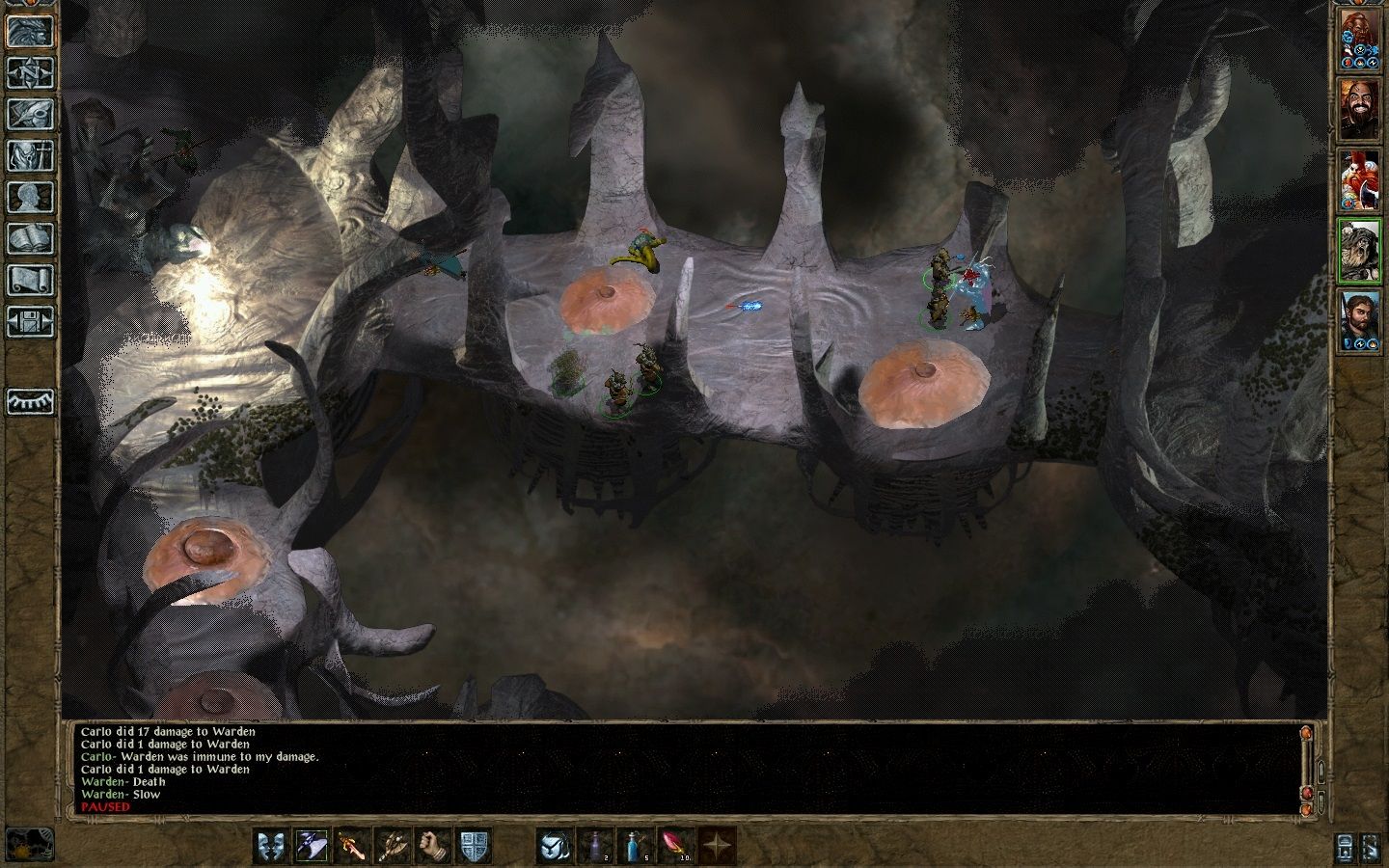Open special abilities star button
This screenshot has height=868, width=1389.
pos(716,846)
